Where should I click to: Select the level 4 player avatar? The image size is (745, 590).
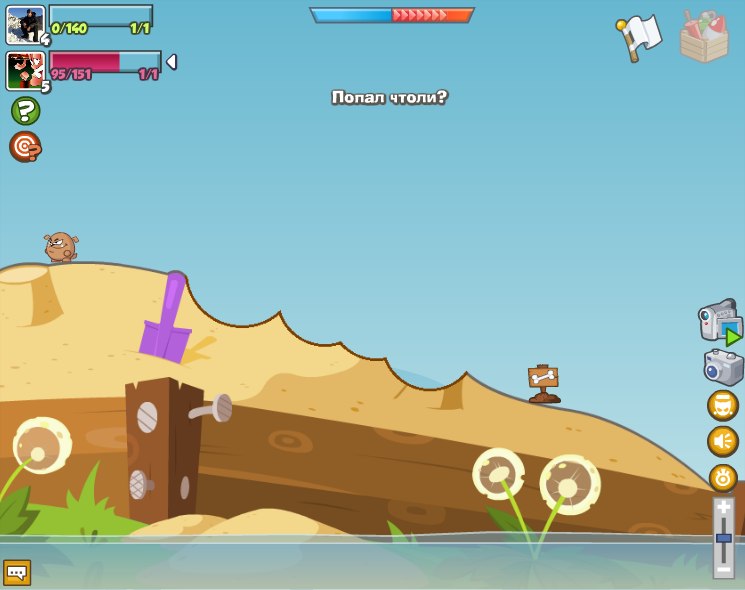pos(24,23)
